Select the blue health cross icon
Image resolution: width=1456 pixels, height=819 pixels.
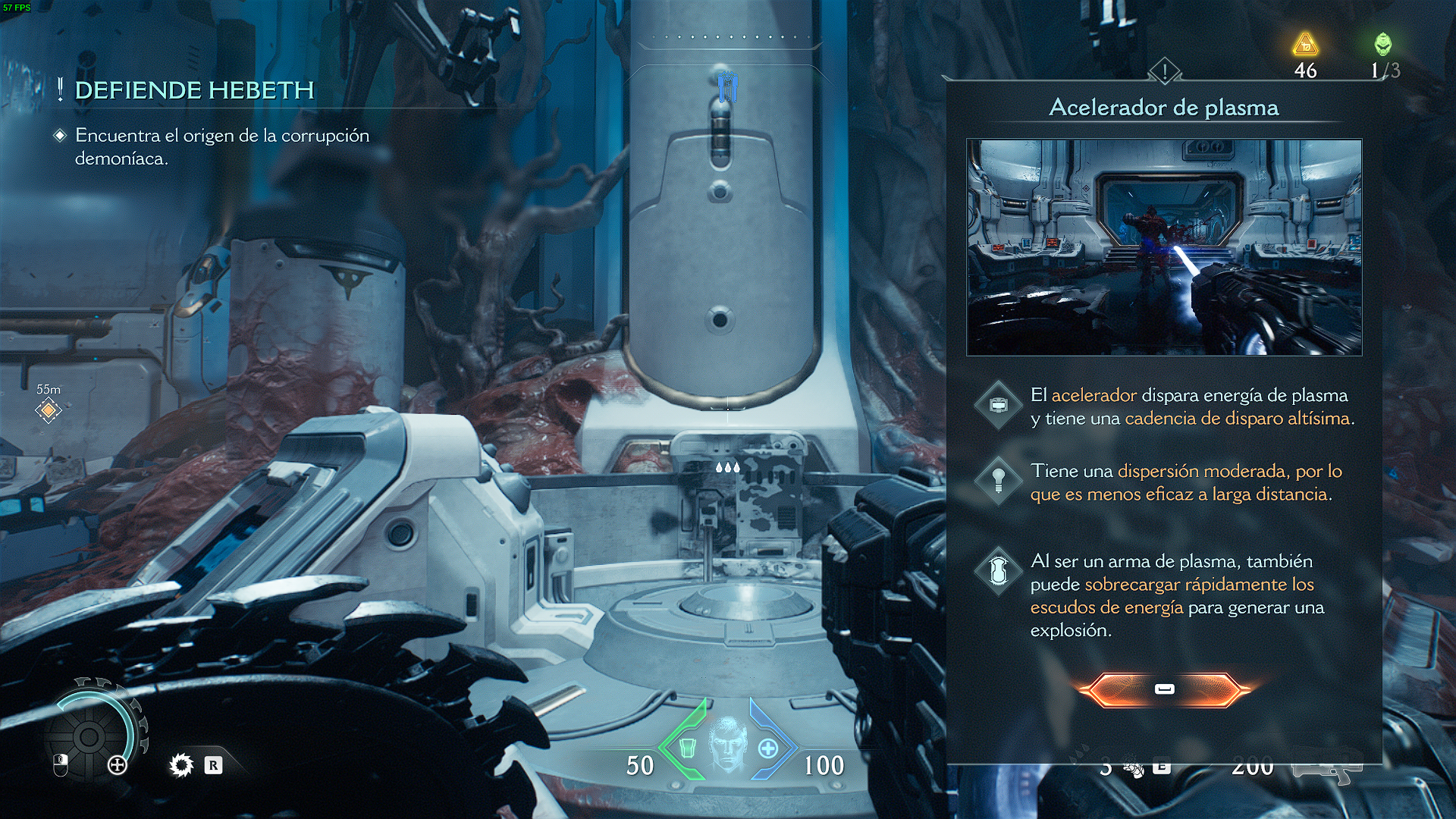(x=767, y=749)
